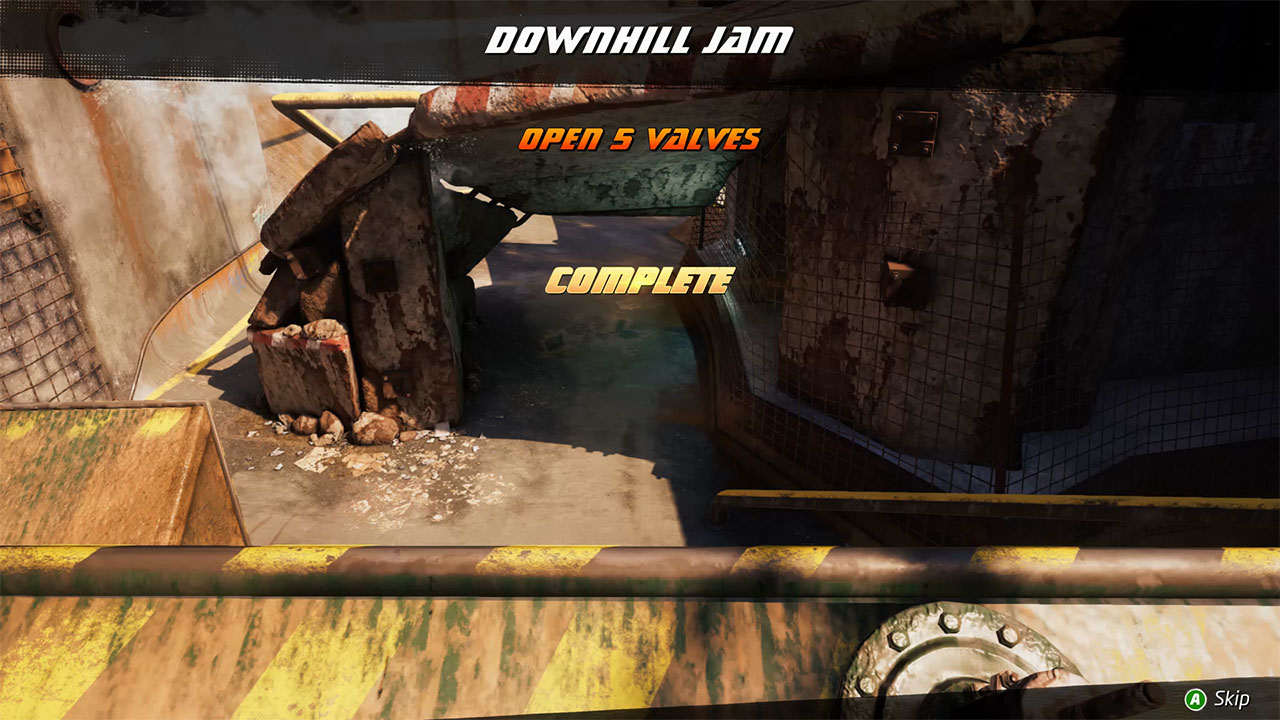Click the wooden valve box on the concrete wall
The width and height of the screenshot is (1280, 720).
(898, 270)
